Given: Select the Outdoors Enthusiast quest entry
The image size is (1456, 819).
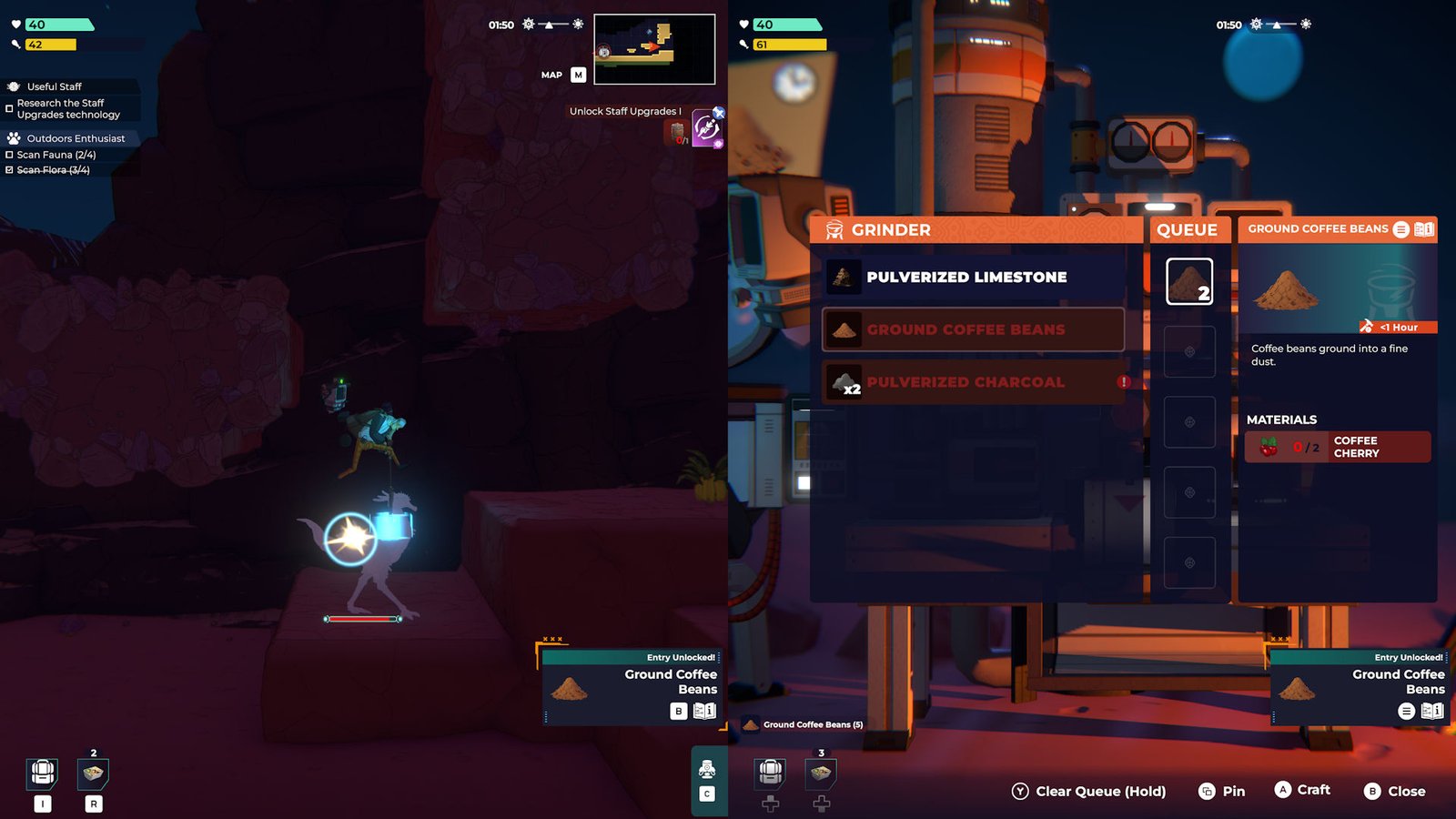Looking at the screenshot, I should coord(76,138).
